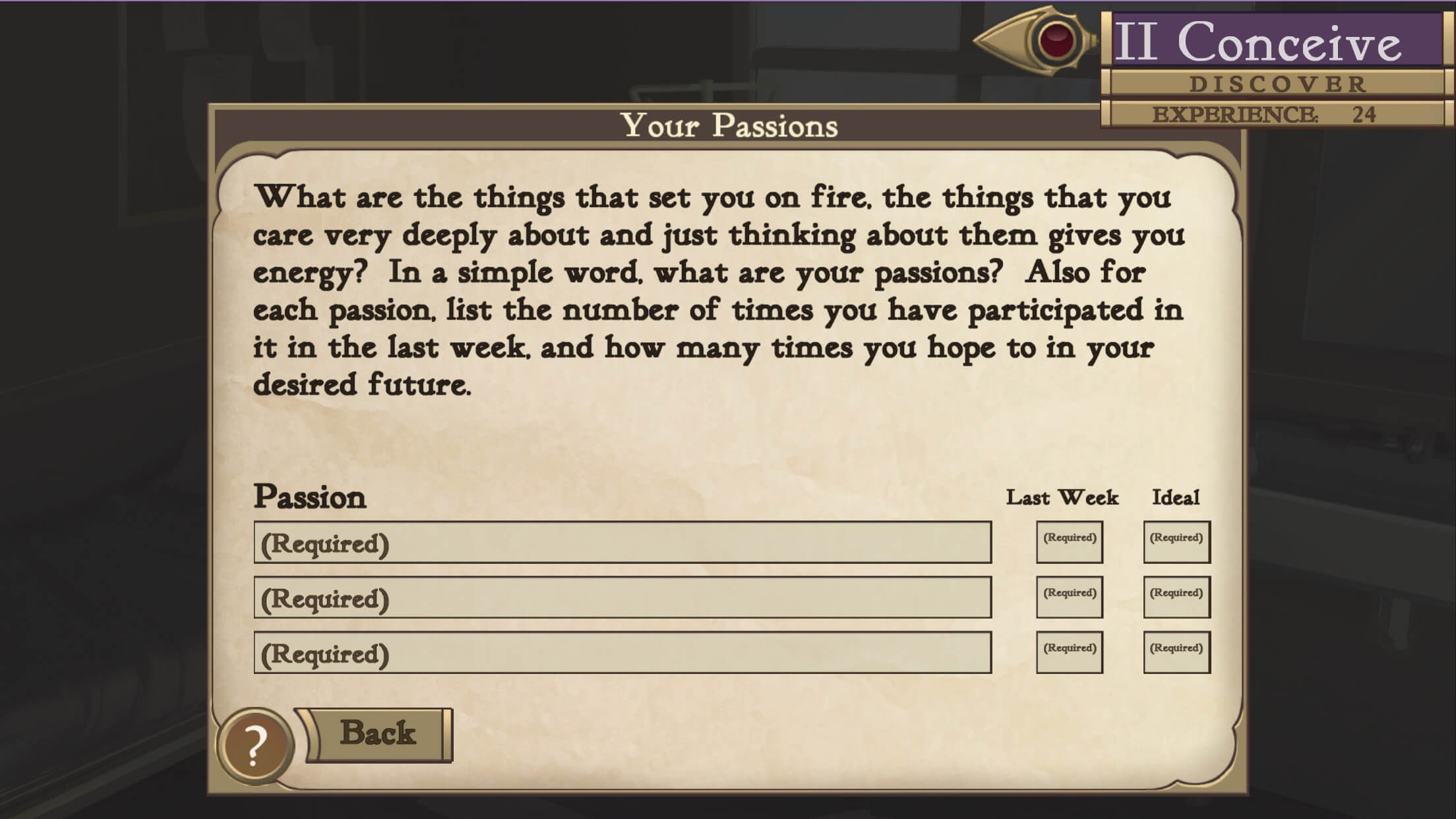Select the Discover bar
The image size is (1456, 819).
click(1277, 84)
